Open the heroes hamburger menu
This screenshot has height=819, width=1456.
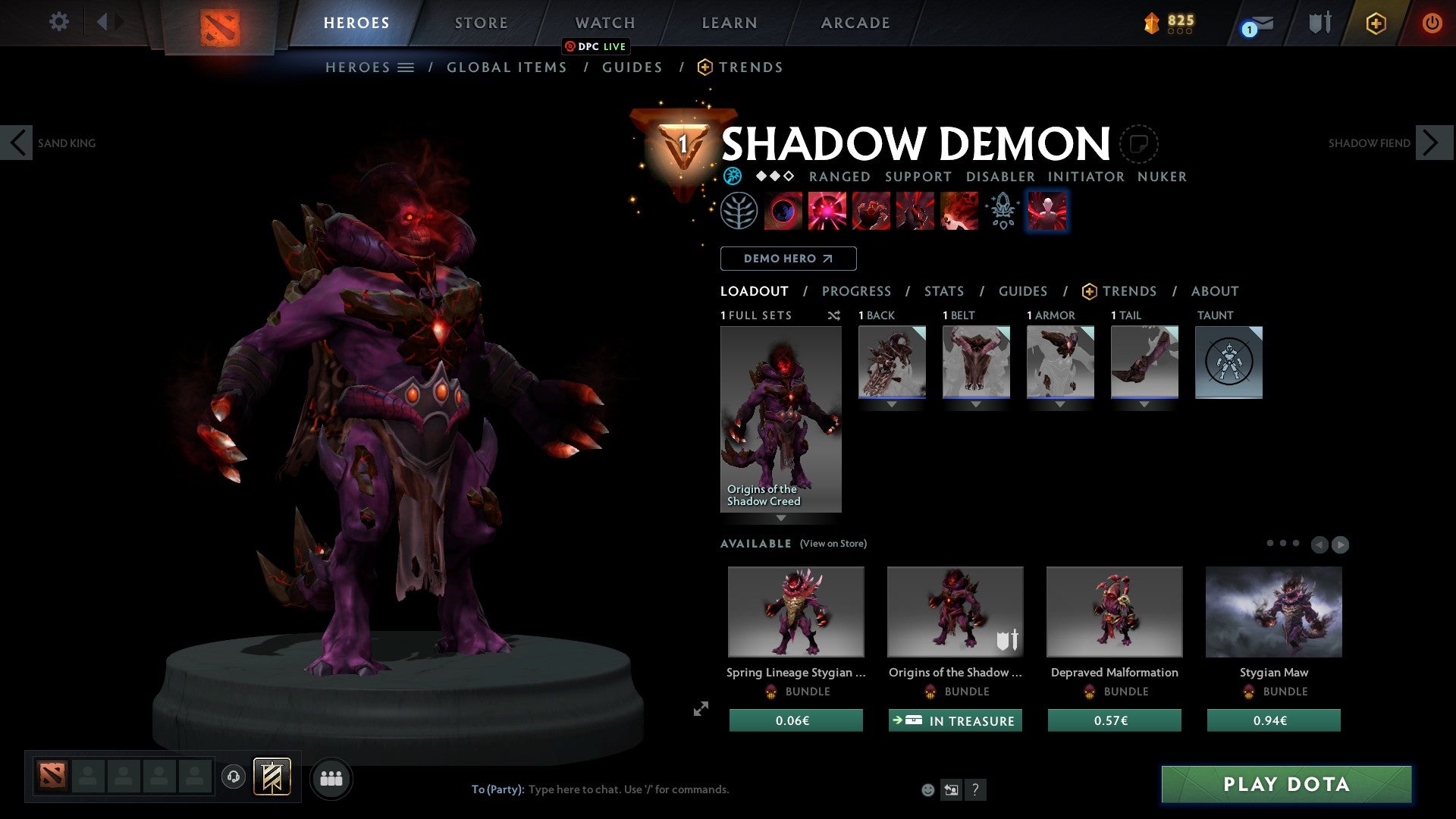[406, 67]
